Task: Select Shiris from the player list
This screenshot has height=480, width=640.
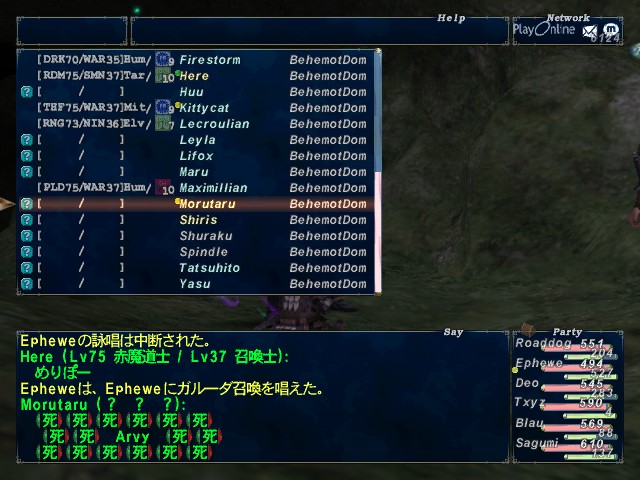Action: pos(198,220)
